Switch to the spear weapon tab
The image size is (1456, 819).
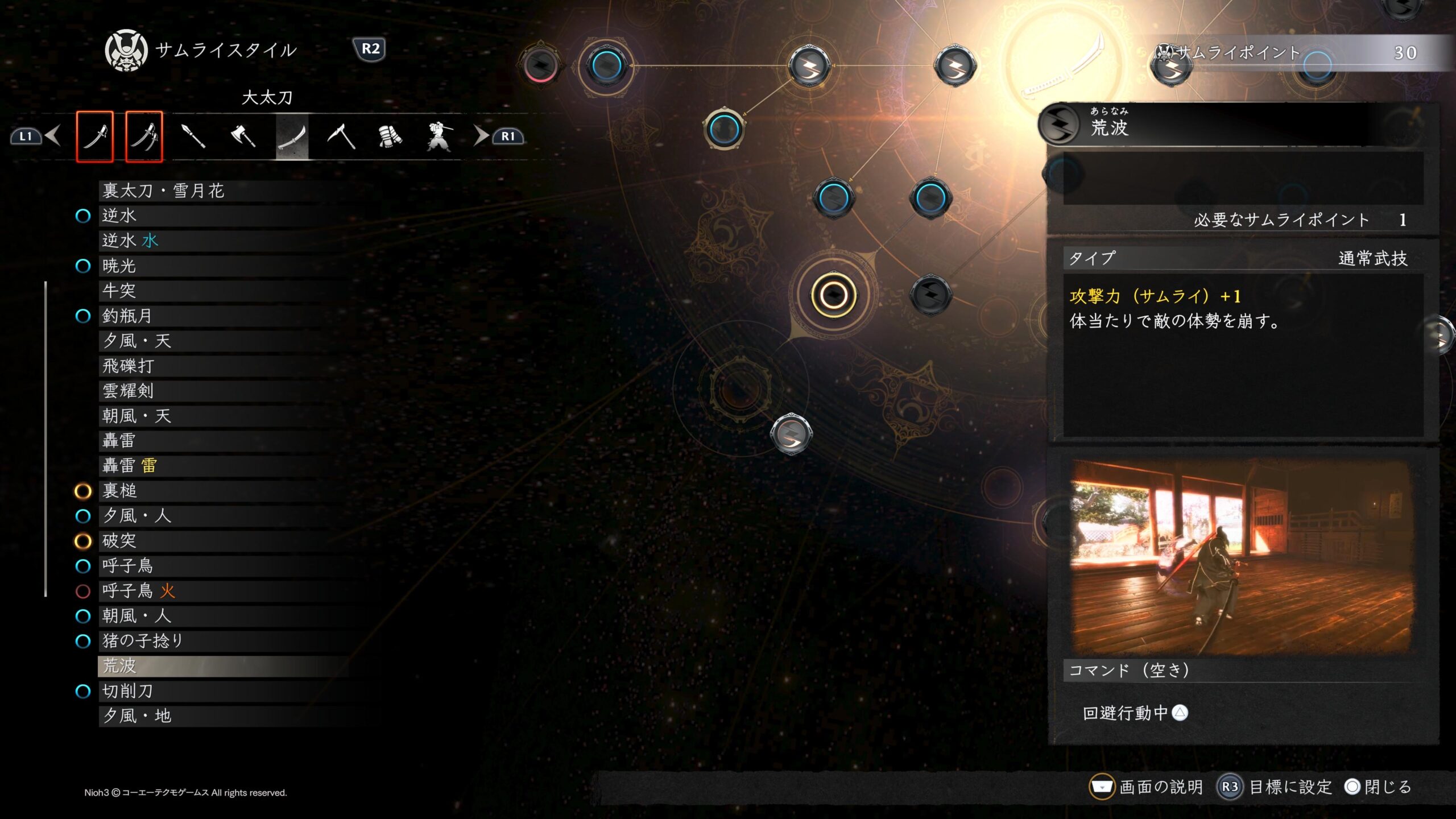point(193,136)
